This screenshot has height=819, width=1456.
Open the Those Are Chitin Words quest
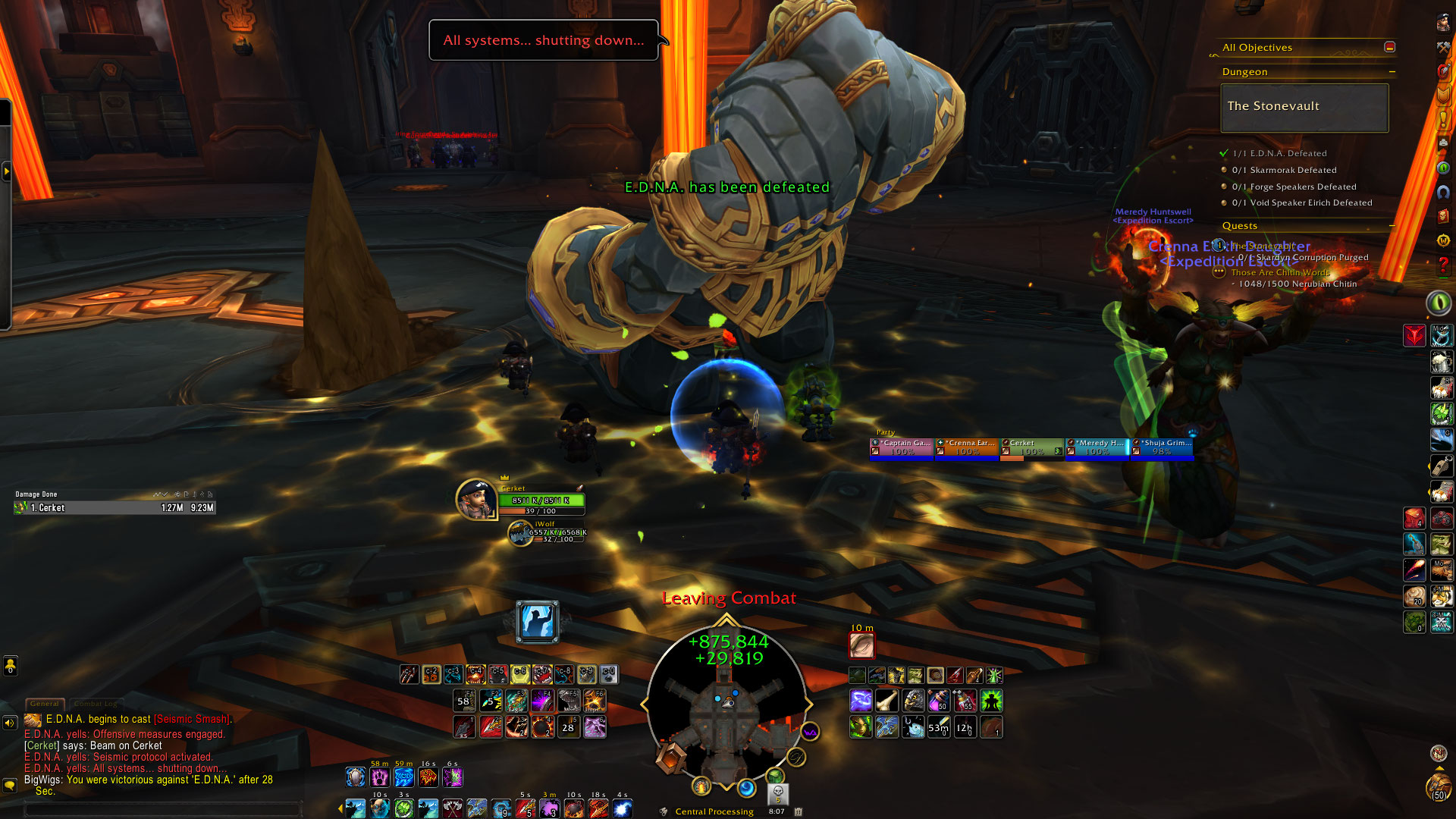1280,272
